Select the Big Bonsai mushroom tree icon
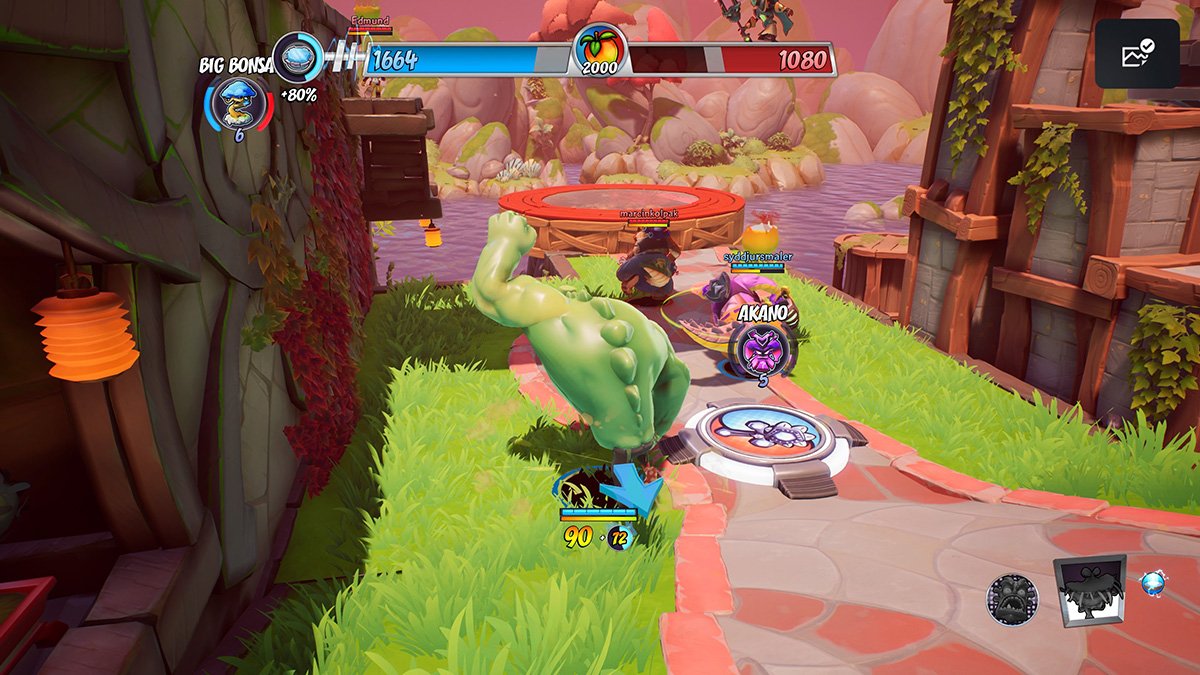The image size is (1200, 675). (238, 104)
